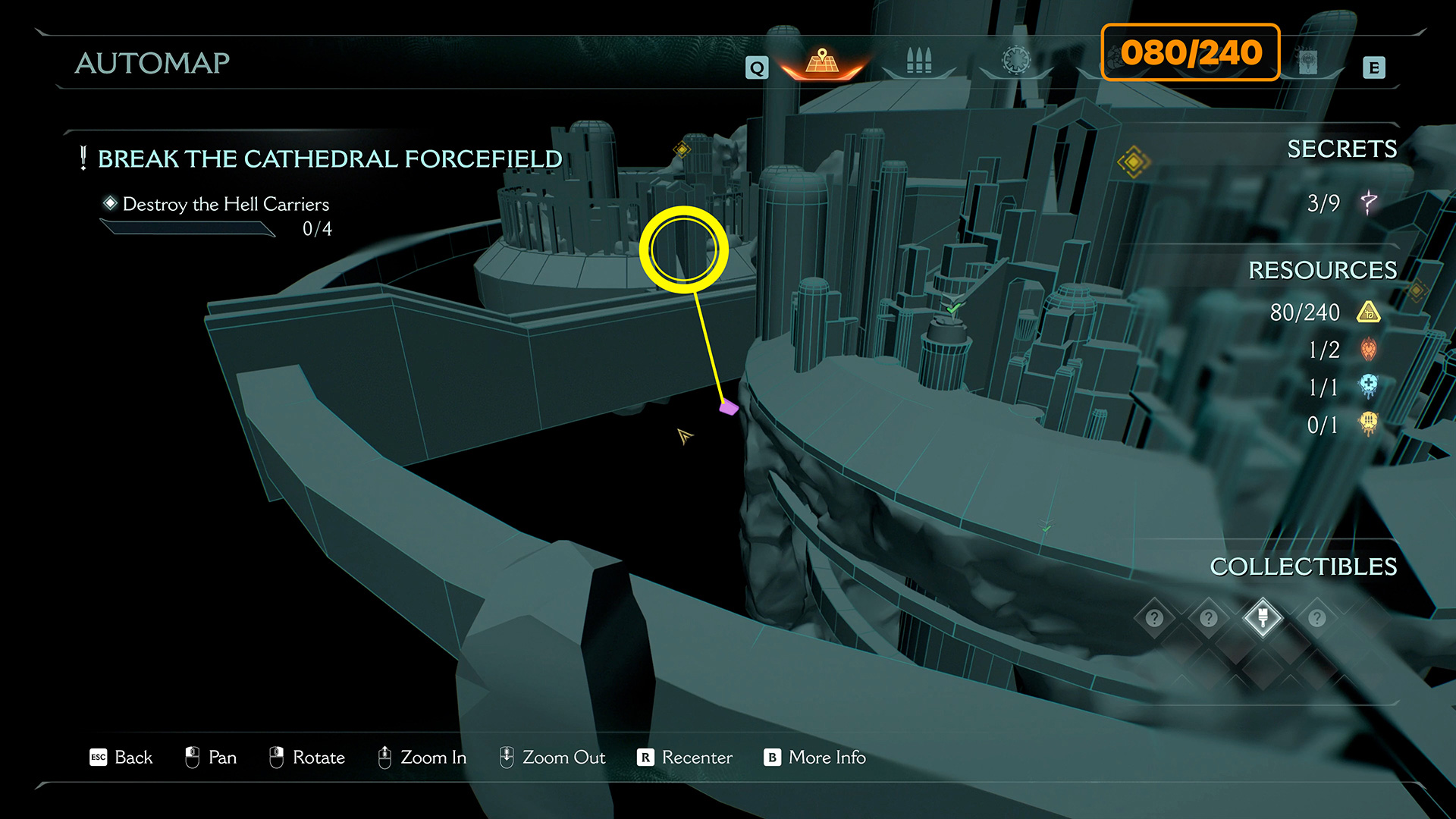Choose the Zoom In control
The image size is (1456, 819).
[x=422, y=758]
